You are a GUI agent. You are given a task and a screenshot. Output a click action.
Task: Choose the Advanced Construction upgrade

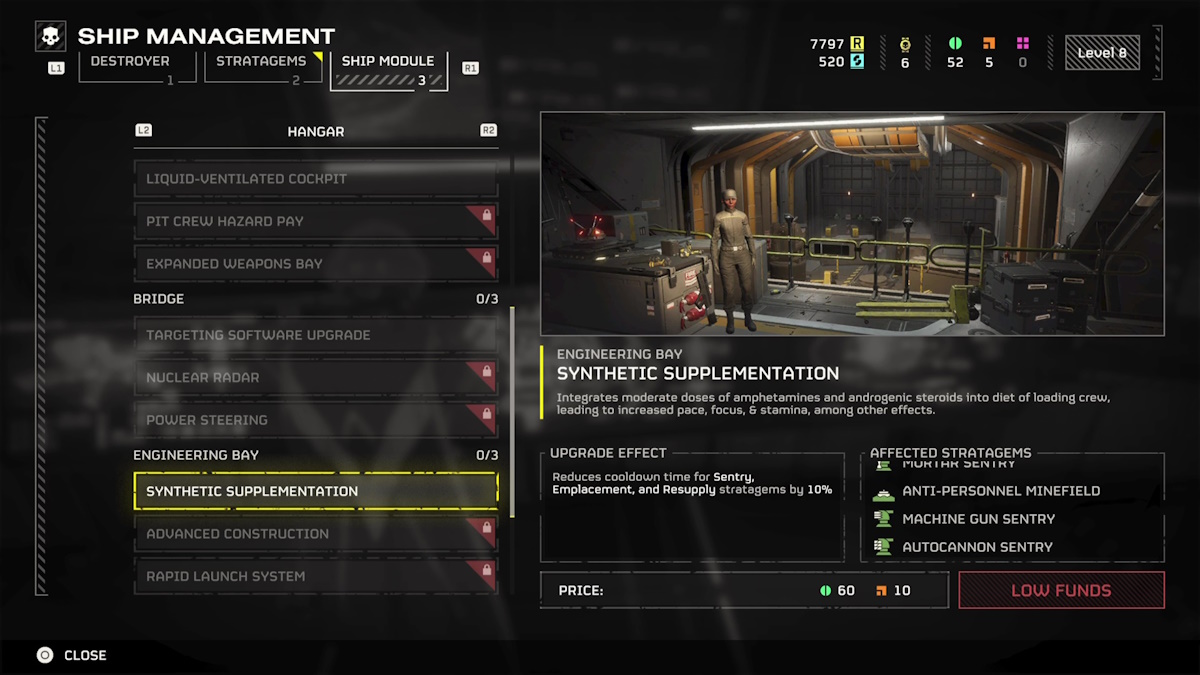(x=315, y=534)
